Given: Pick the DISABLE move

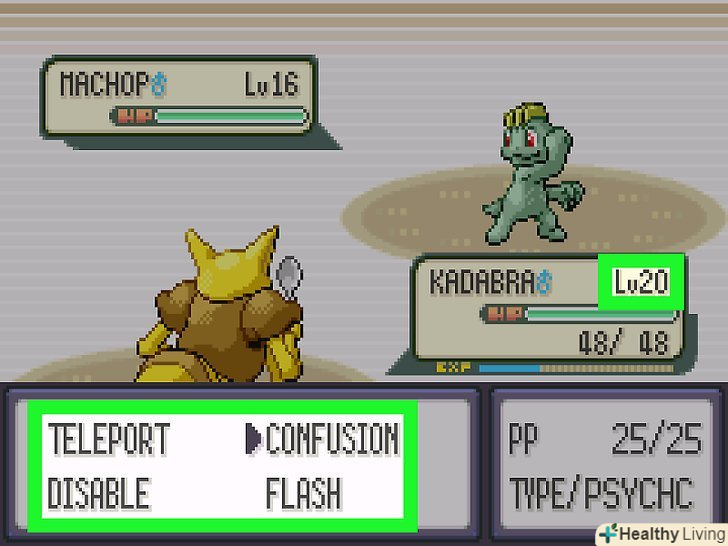Looking at the screenshot, I should (99, 493).
